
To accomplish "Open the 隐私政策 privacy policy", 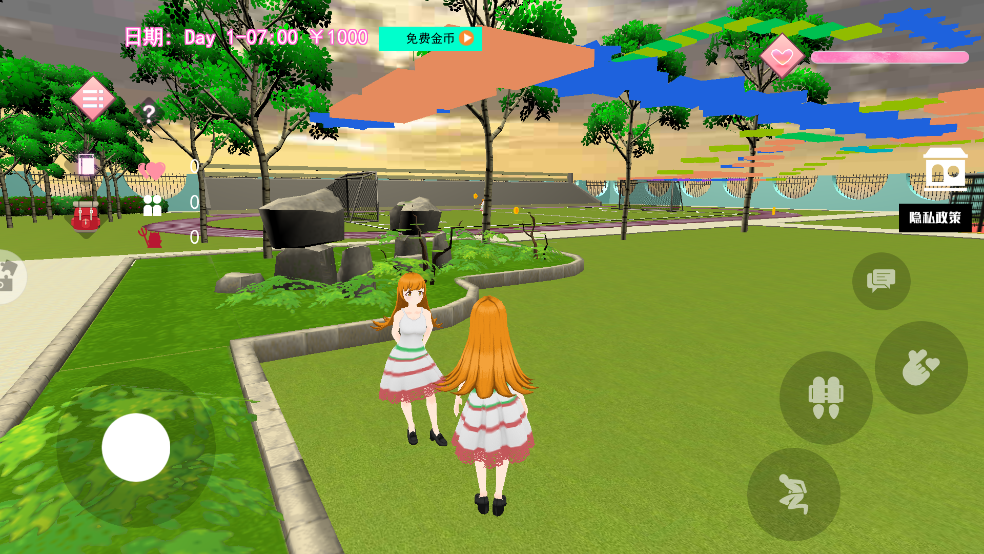I will 935,218.
